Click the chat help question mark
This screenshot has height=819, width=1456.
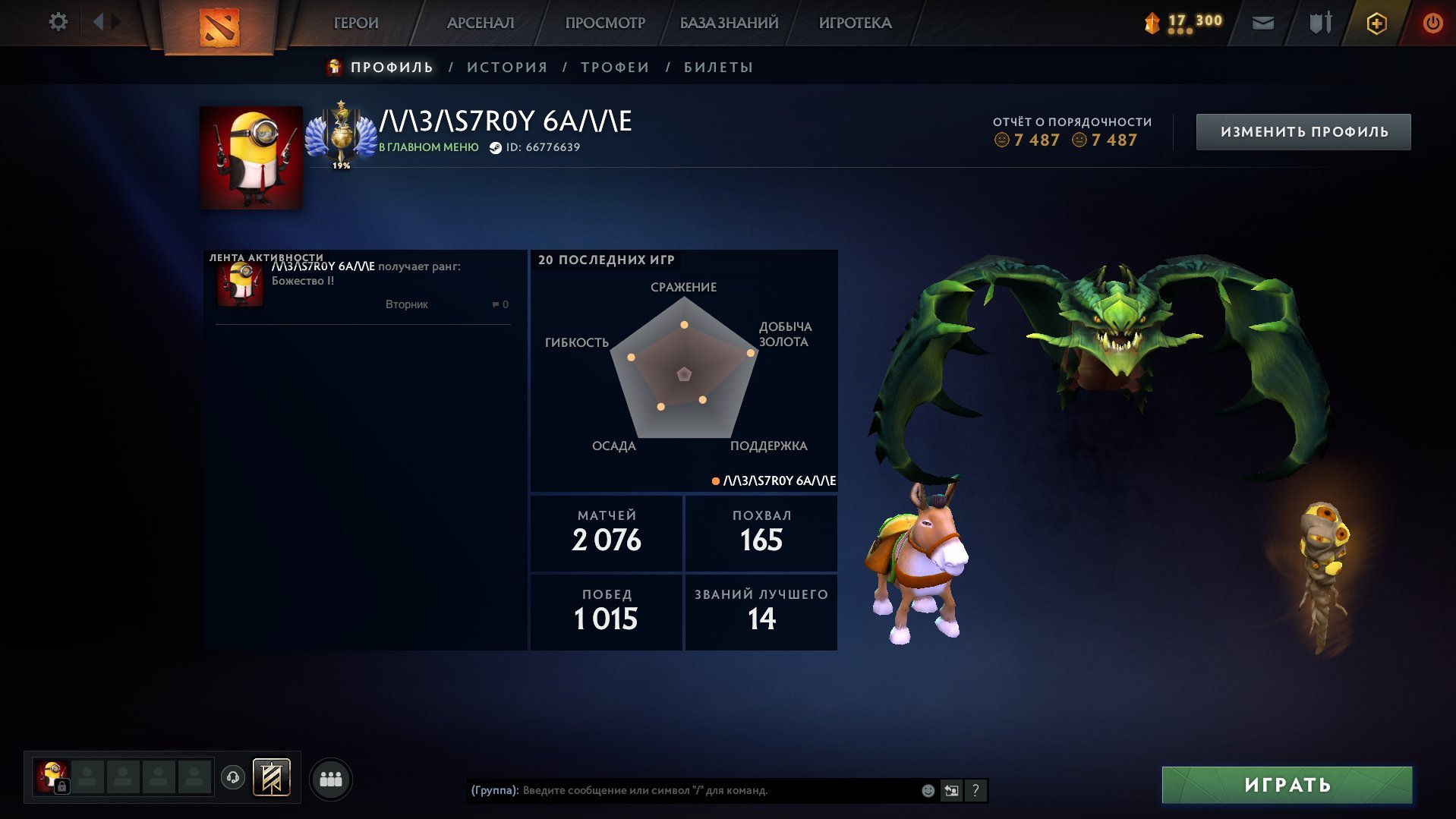tap(975, 790)
